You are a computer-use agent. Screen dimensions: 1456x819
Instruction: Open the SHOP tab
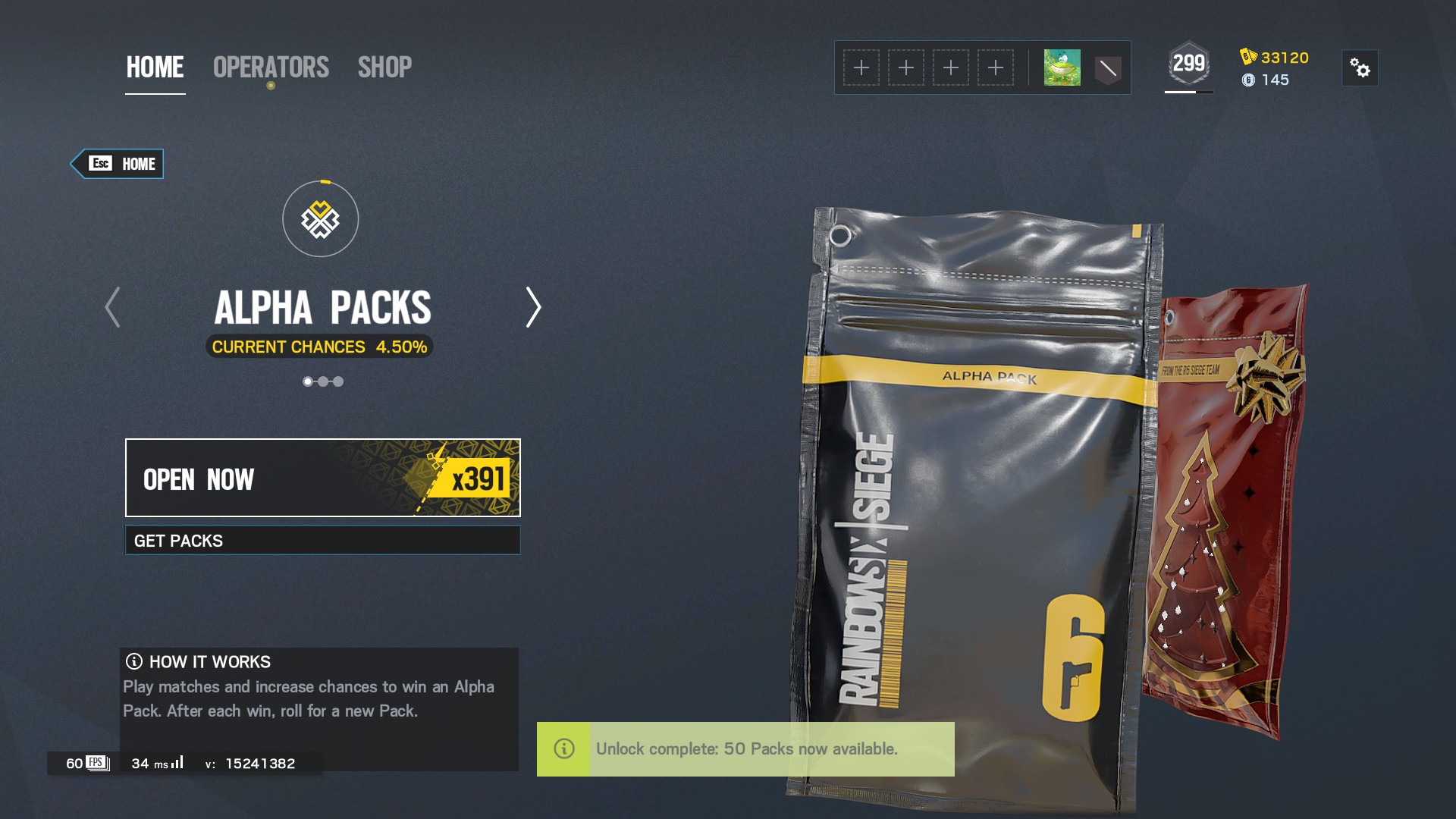pyautogui.click(x=385, y=67)
